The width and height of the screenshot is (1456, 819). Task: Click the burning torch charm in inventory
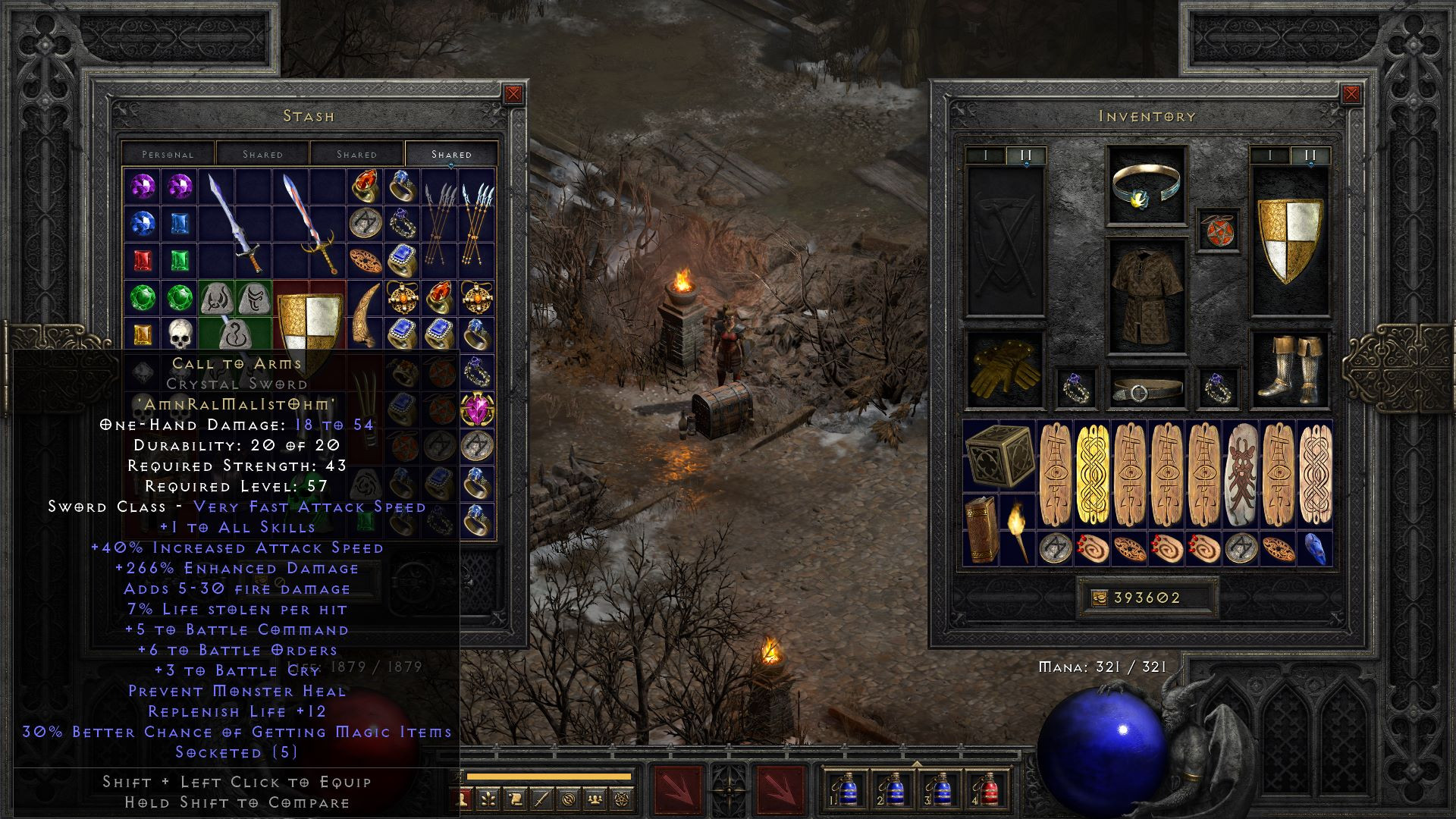[1018, 531]
